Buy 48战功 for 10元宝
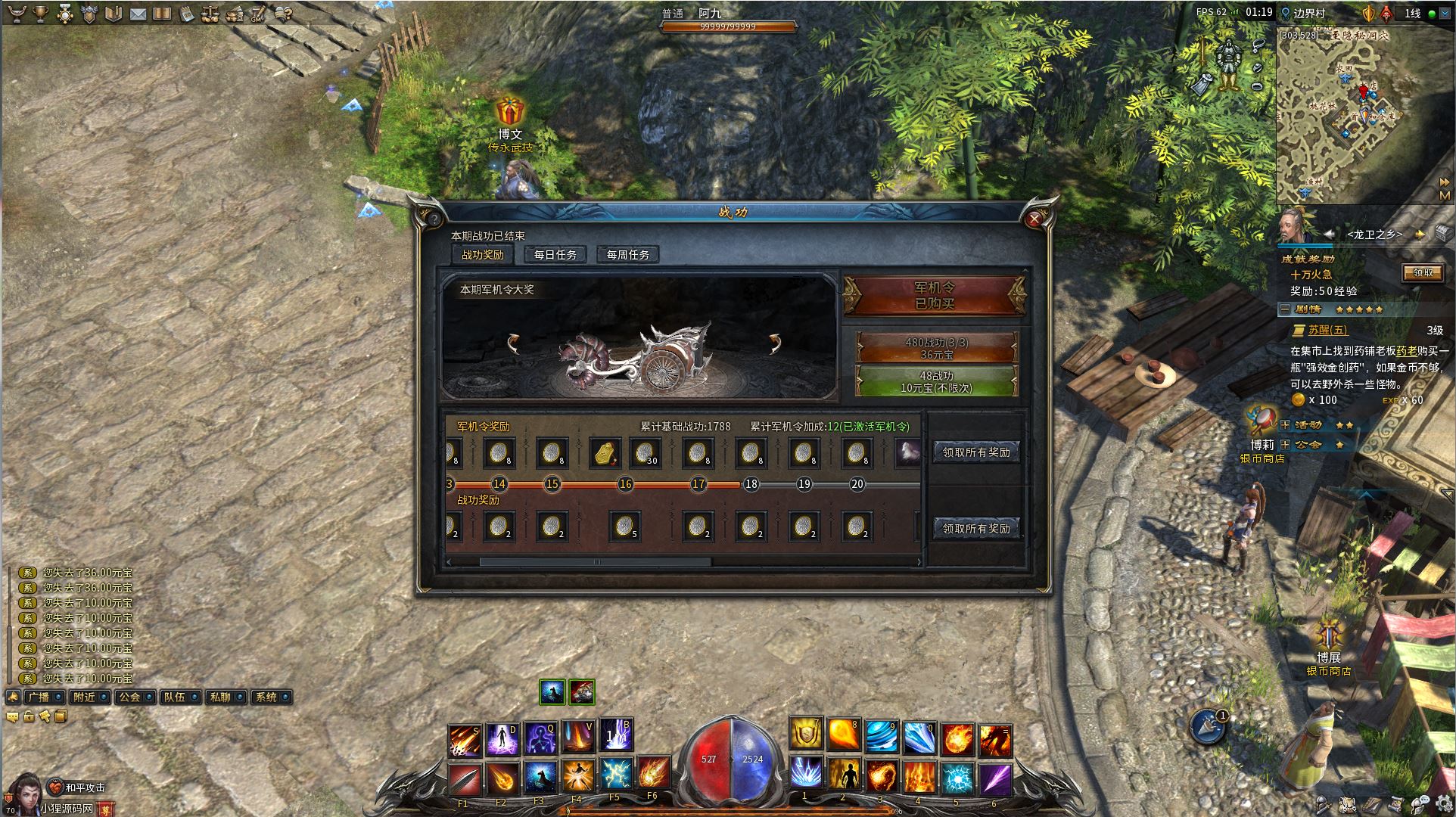The height and width of the screenshot is (817, 1456). 936,381
